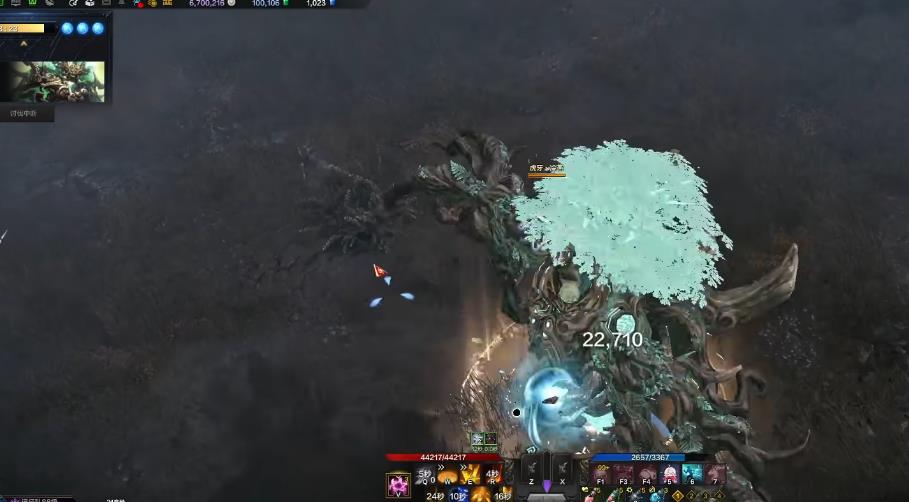The height and width of the screenshot is (502, 909).
Task: Activate the pink flower identity skill
Action: click(399, 485)
